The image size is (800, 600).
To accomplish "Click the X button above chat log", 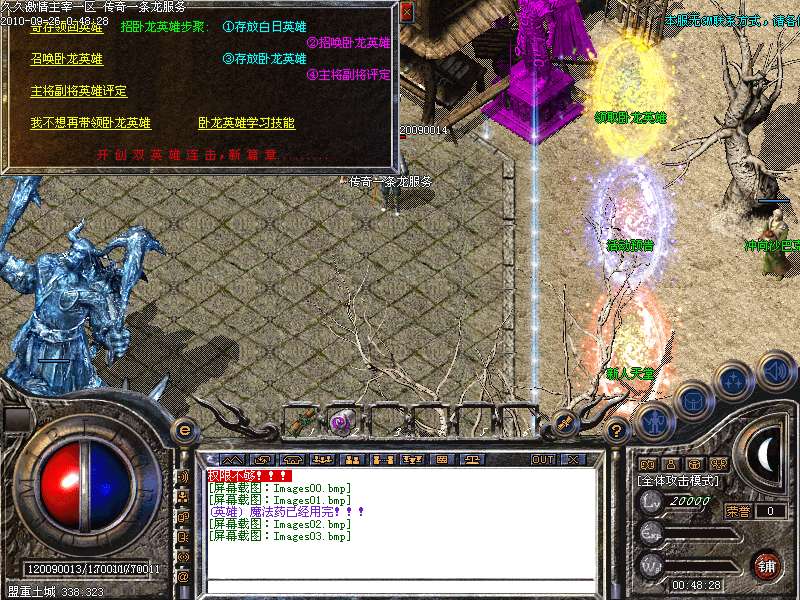I will click(x=573, y=460).
